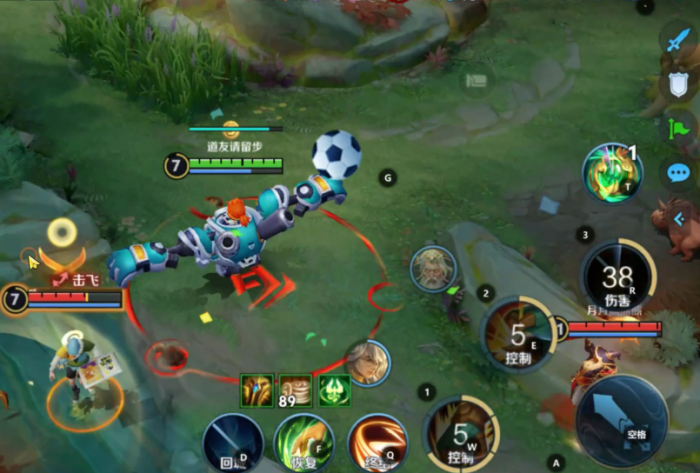Target the white-haired hero portrait
The height and width of the screenshot is (473, 700).
[x=367, y=362]
